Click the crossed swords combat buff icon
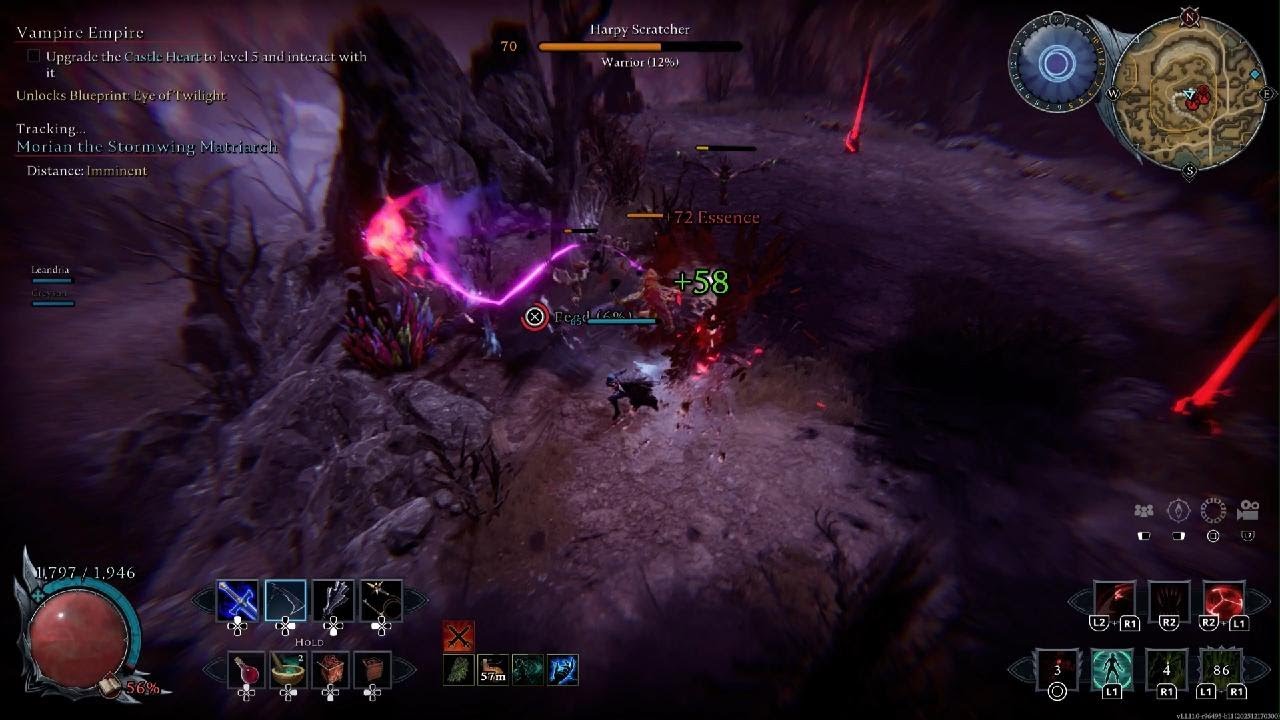The width and height of the screenshot is (1280, 720). (458, 635)
